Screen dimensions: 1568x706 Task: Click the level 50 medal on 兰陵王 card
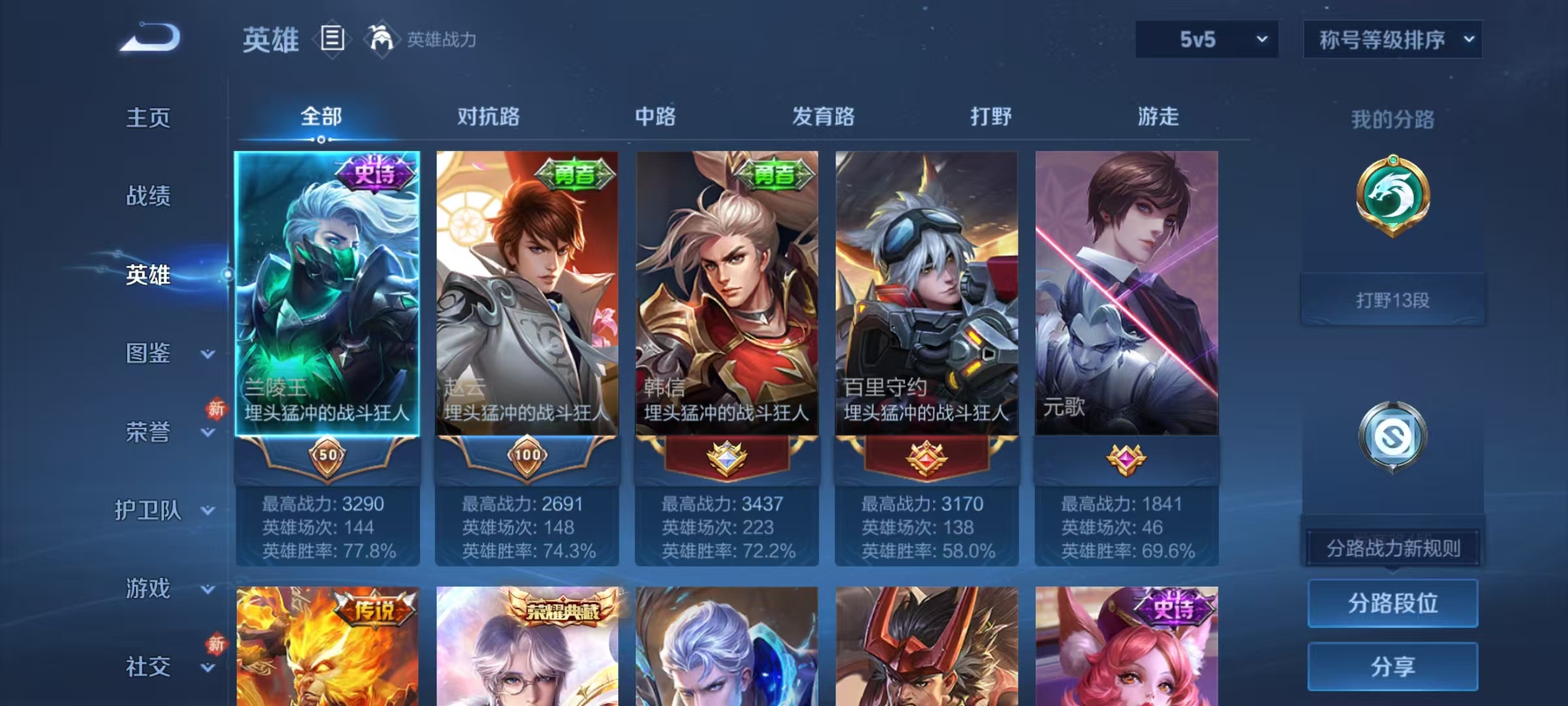click(x=329, y=457)
